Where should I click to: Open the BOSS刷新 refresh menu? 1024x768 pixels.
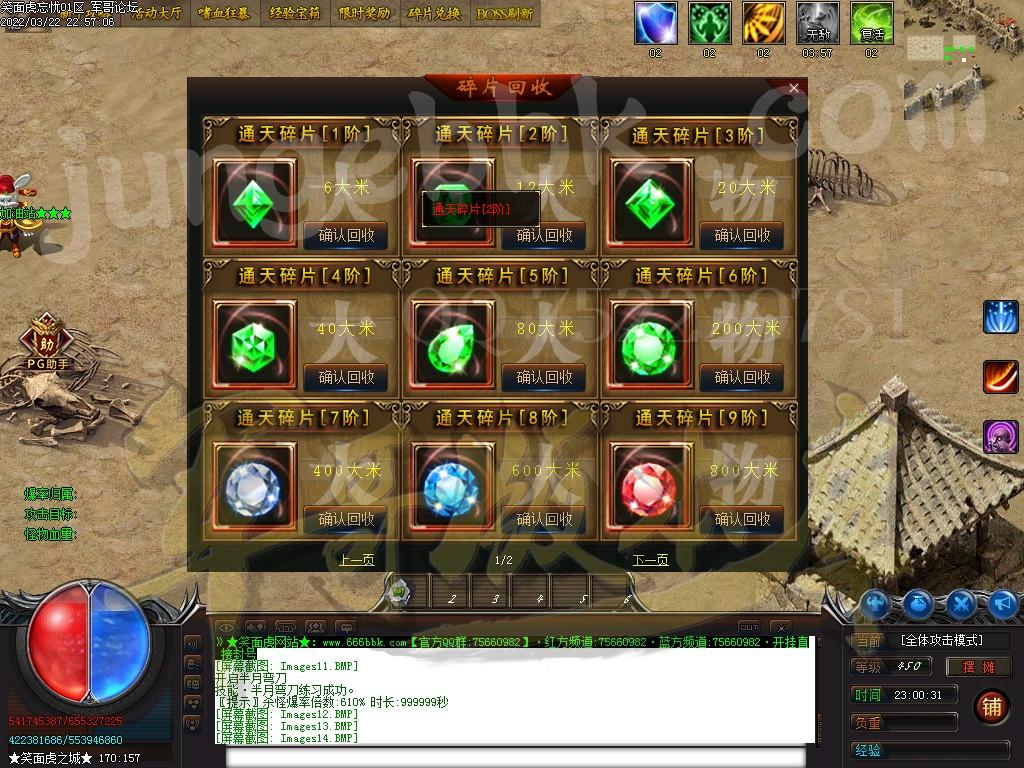pyautogui.click(x=504, y=14)
